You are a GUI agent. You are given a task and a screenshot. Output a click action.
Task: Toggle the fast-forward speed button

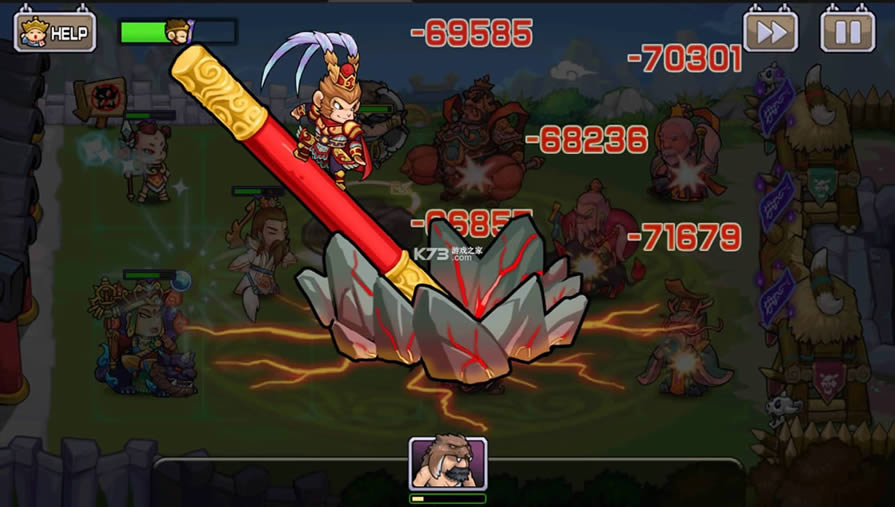770,32
